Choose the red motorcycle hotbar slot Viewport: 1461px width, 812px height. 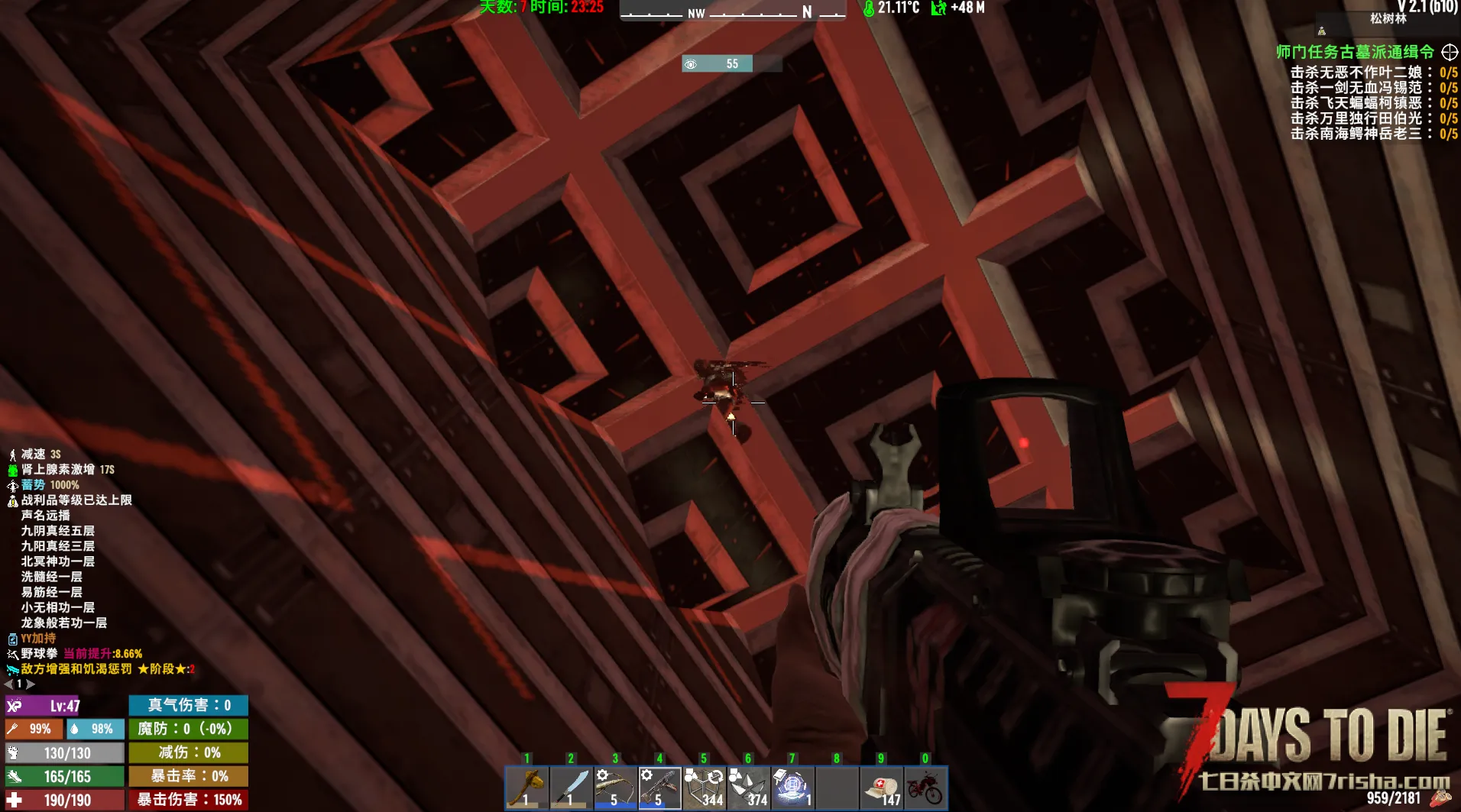[x=925, y=788]
